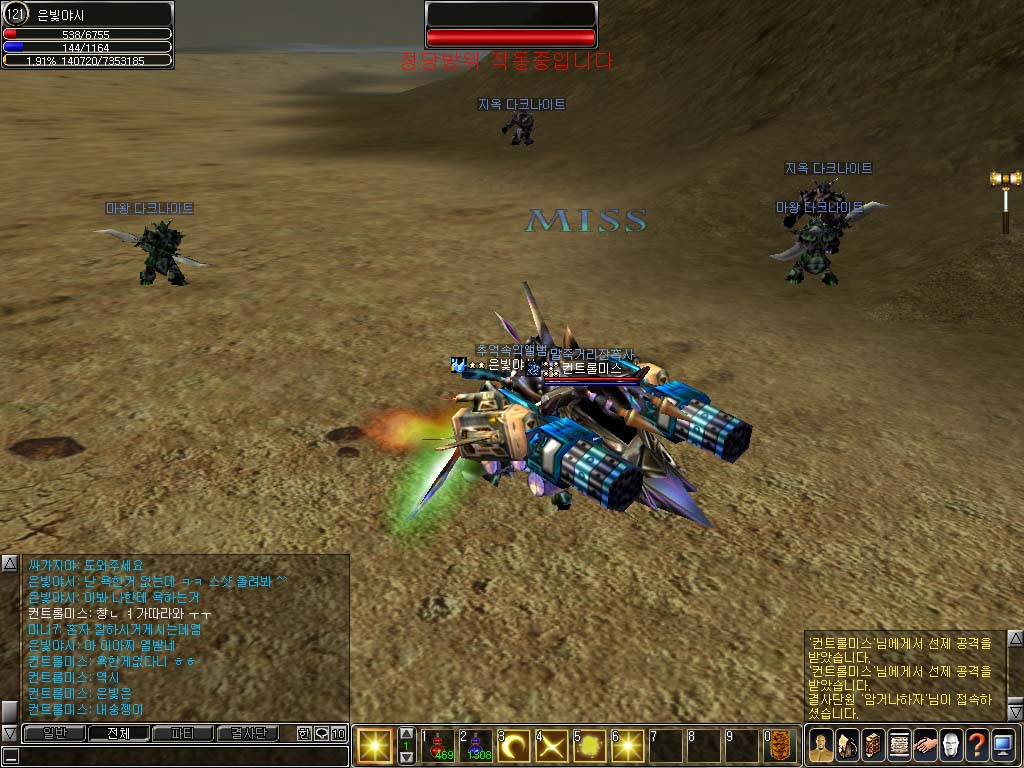The image size is (1024, 768).
Task: Open the character window with the torso icon
Action: [x=820, y=746]
